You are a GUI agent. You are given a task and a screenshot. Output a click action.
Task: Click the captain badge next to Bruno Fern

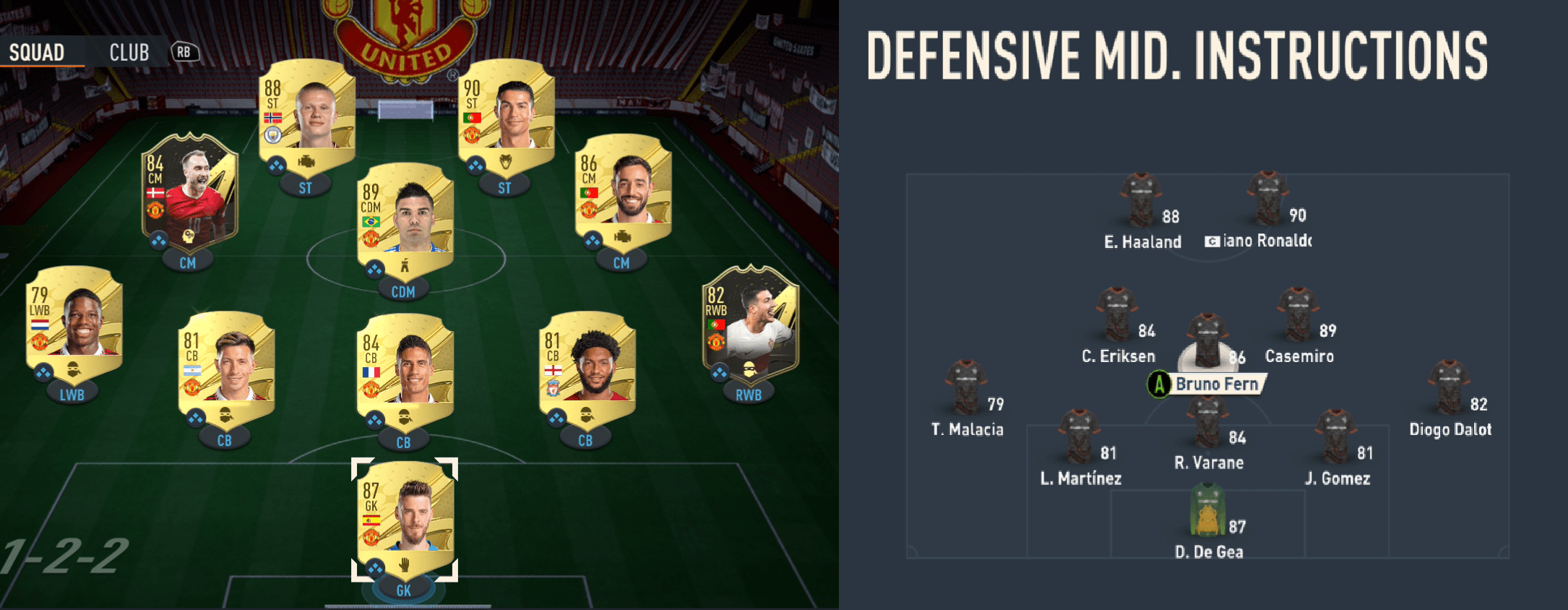click(1160, 385)
